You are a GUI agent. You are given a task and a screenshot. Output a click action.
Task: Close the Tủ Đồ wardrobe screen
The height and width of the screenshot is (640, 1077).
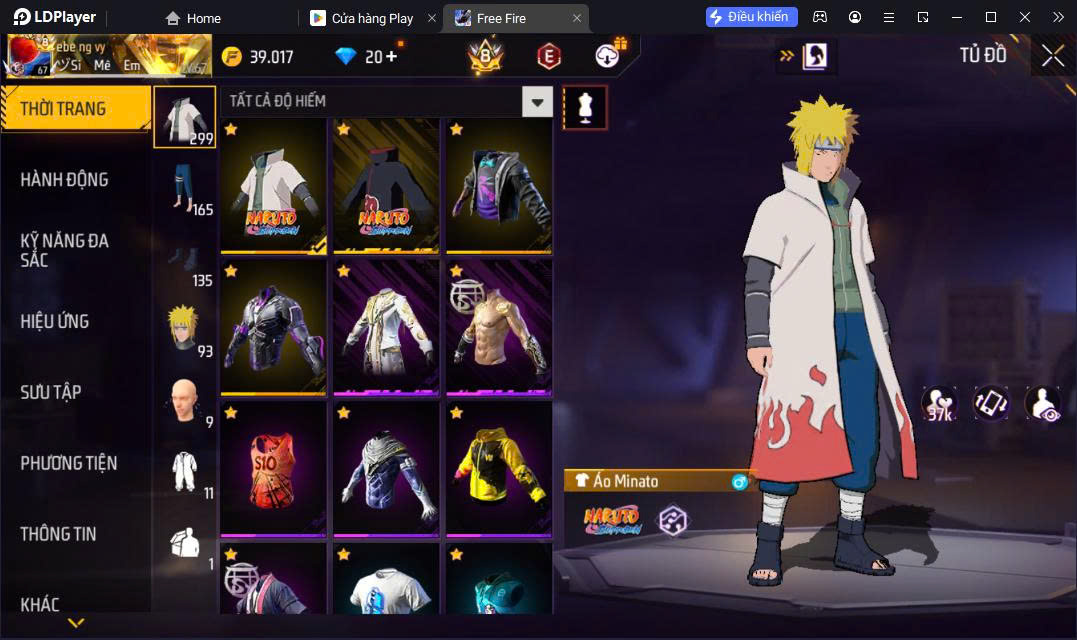coord(1052,56)
